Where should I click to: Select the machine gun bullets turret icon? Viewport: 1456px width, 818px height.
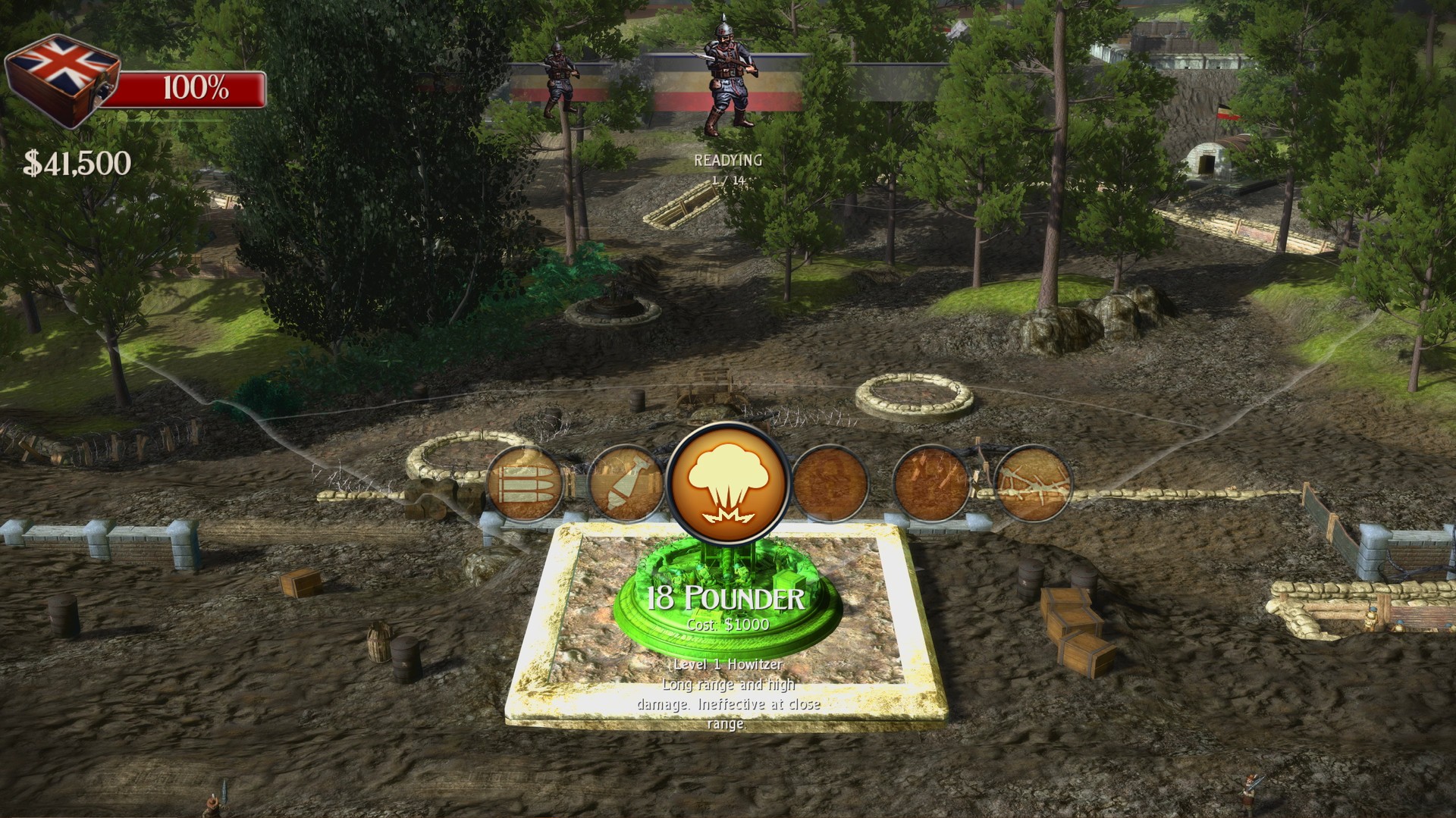523,484
